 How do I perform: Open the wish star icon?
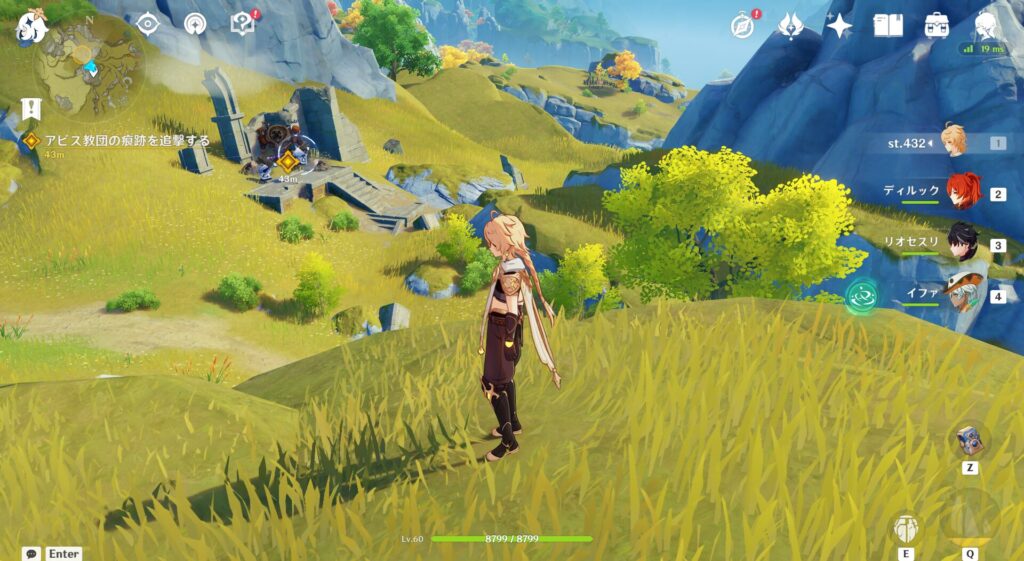coord(839,26)
